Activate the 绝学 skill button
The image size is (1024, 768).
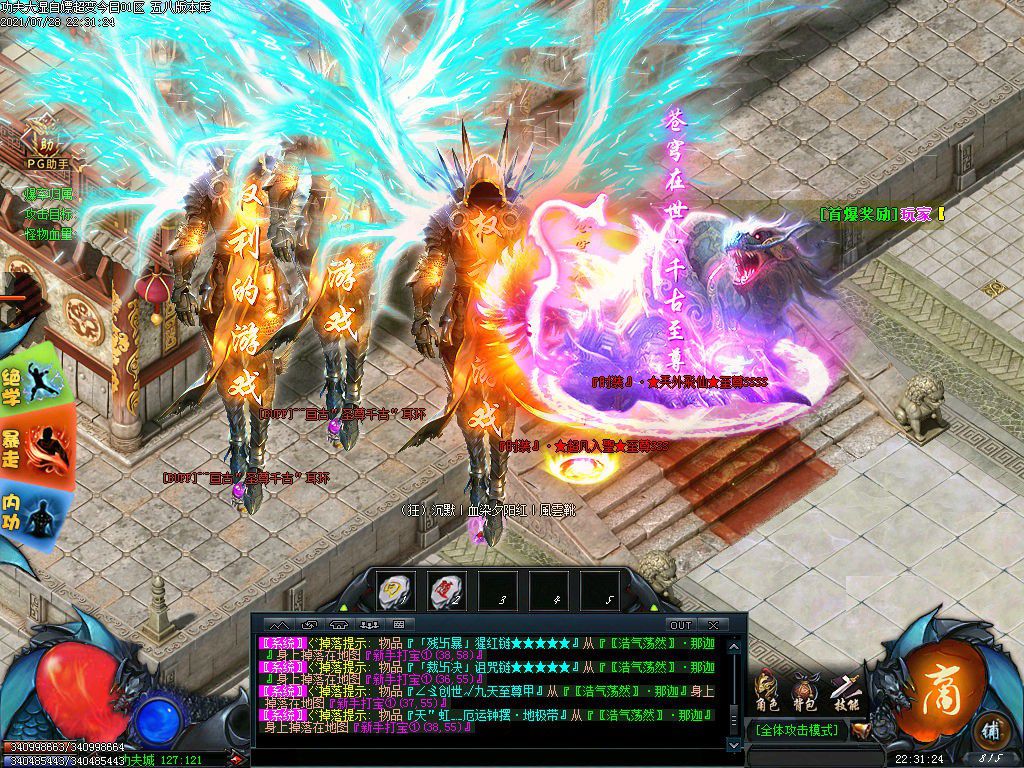(x=38, y=380)
